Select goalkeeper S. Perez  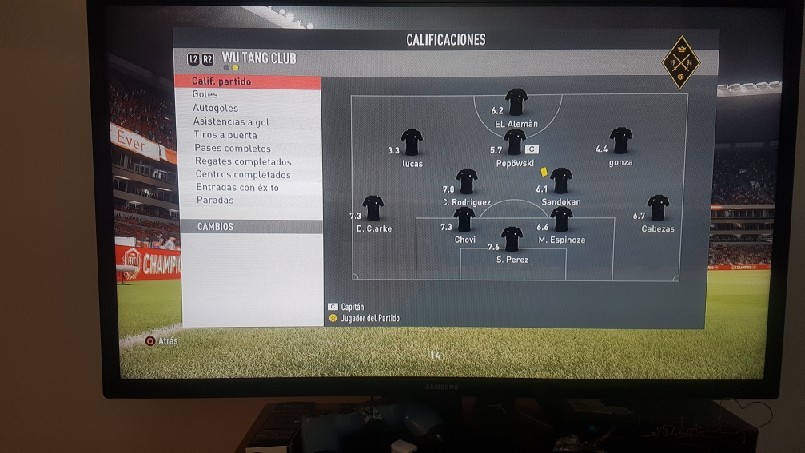[512, 239]
